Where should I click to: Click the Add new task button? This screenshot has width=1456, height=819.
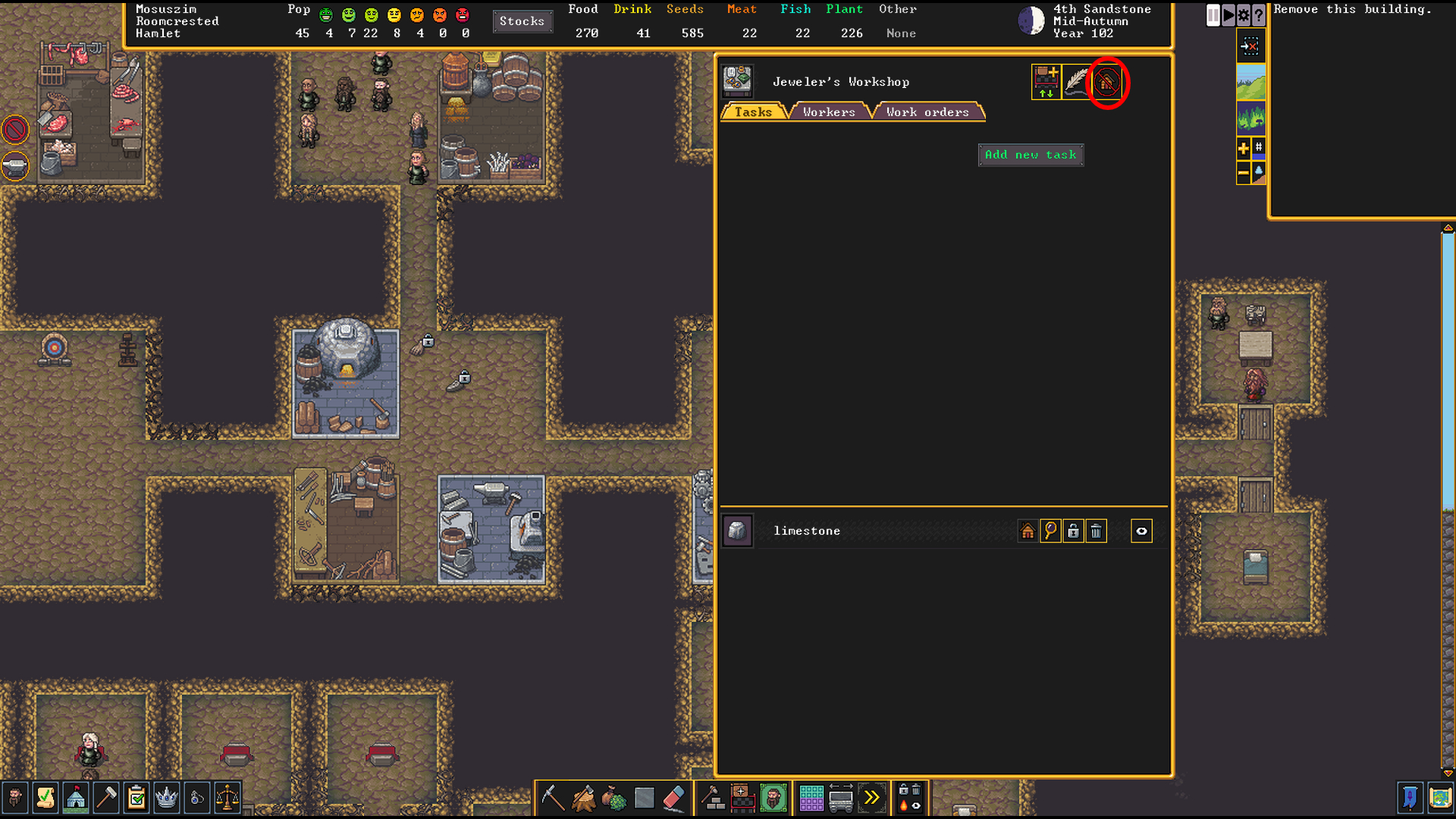tap(1030, 155)
